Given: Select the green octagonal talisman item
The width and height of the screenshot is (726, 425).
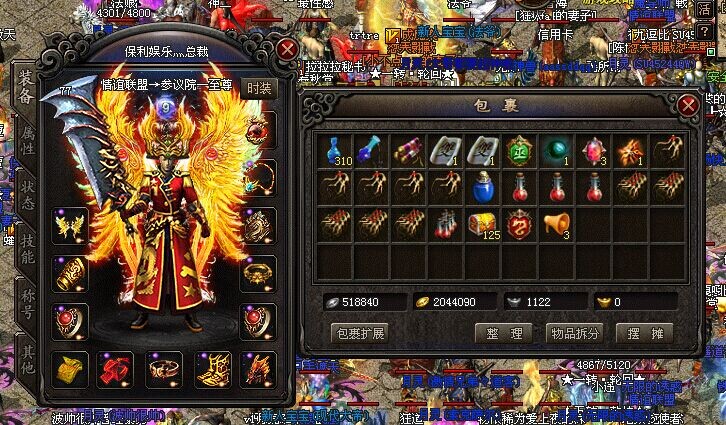Looking at the screenshot, I should [517, 151].
